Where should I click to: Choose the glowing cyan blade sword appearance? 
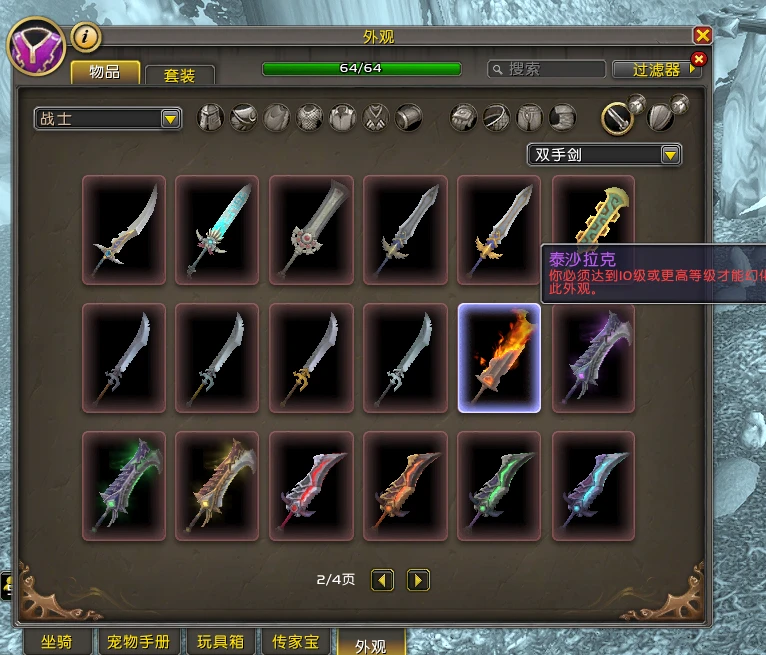(x=217, y=230)
